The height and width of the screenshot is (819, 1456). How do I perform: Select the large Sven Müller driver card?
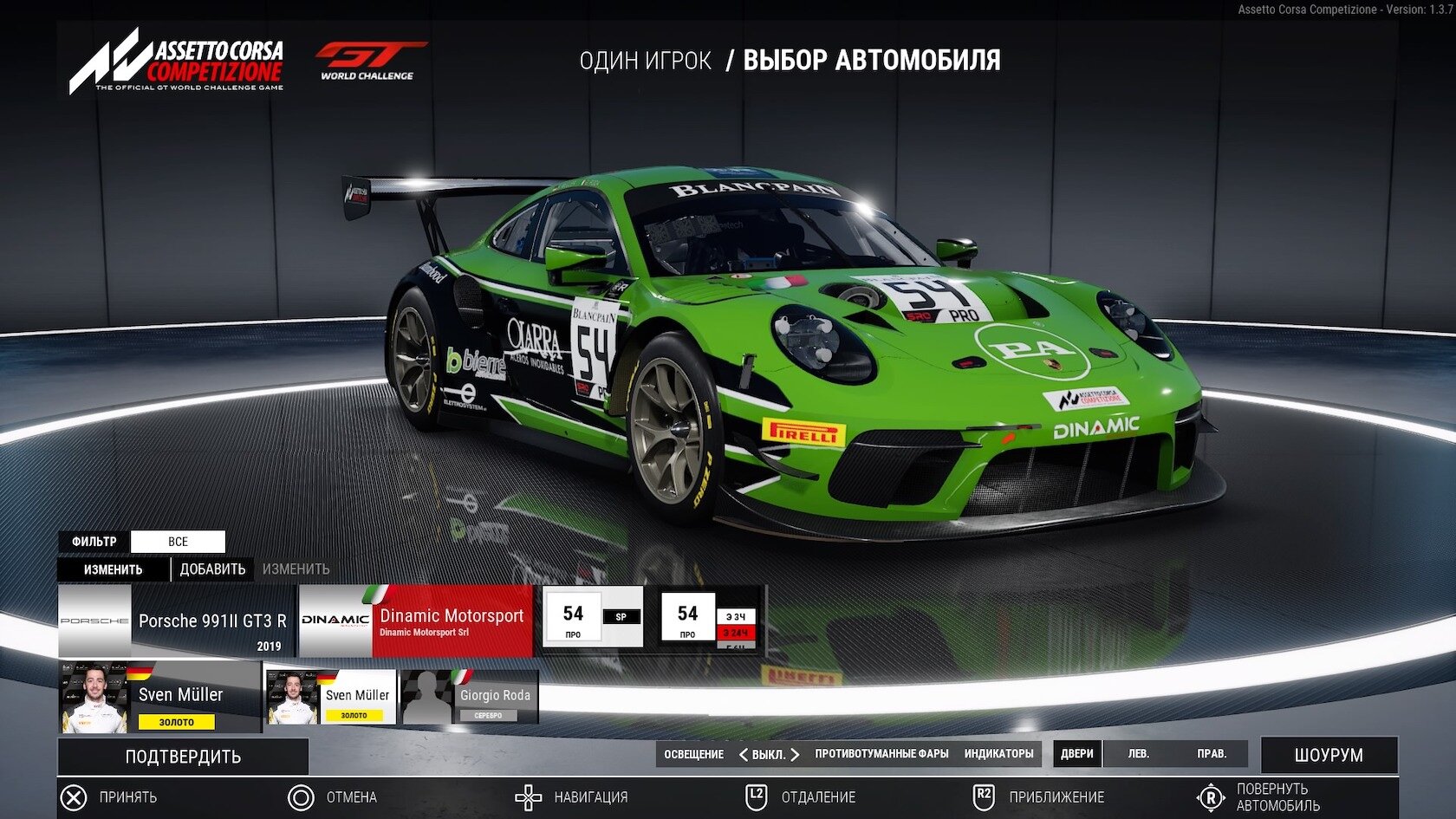tap(159, 698)
